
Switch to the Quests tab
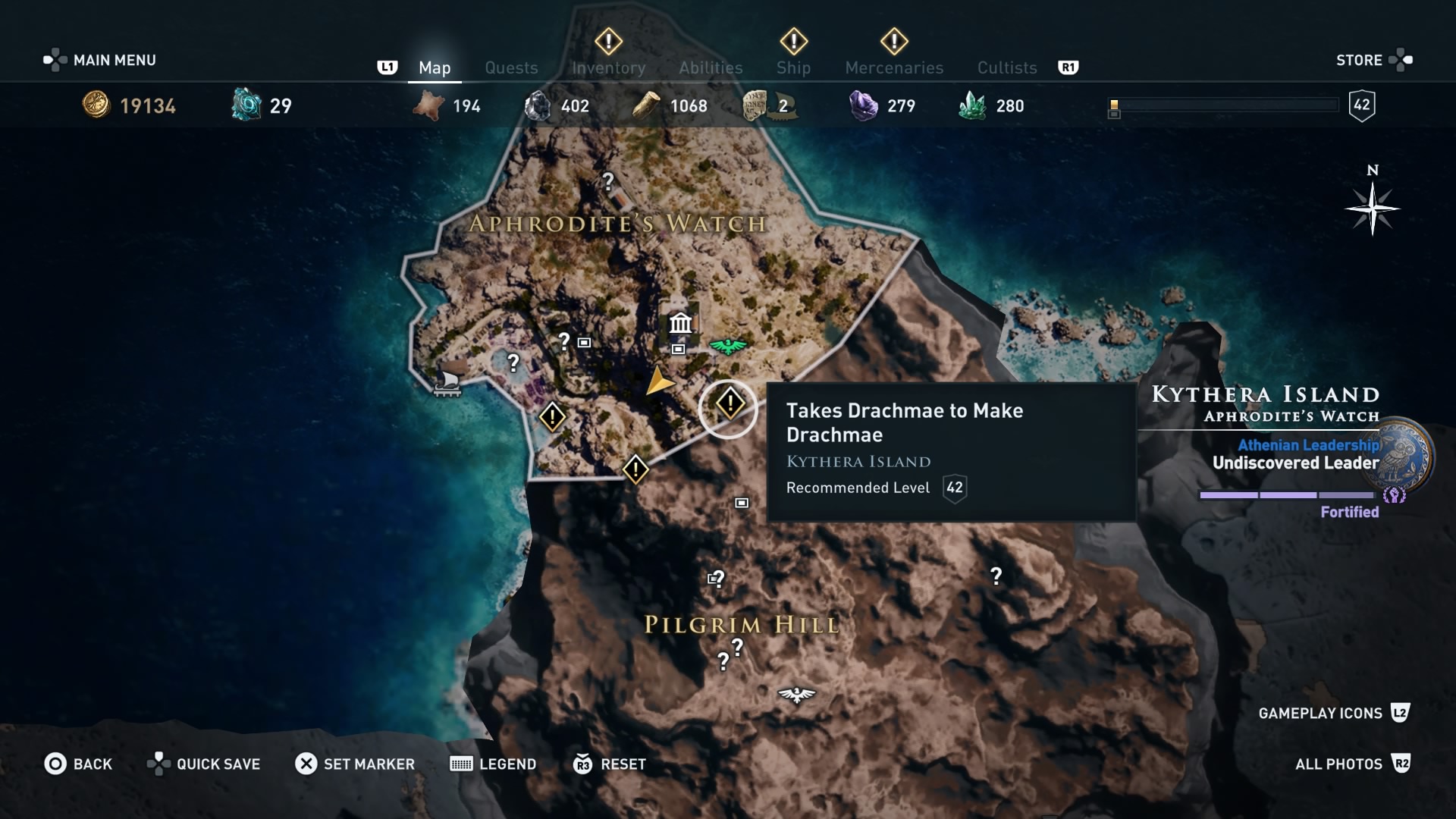pyautogui.click(x=511, y=68)
